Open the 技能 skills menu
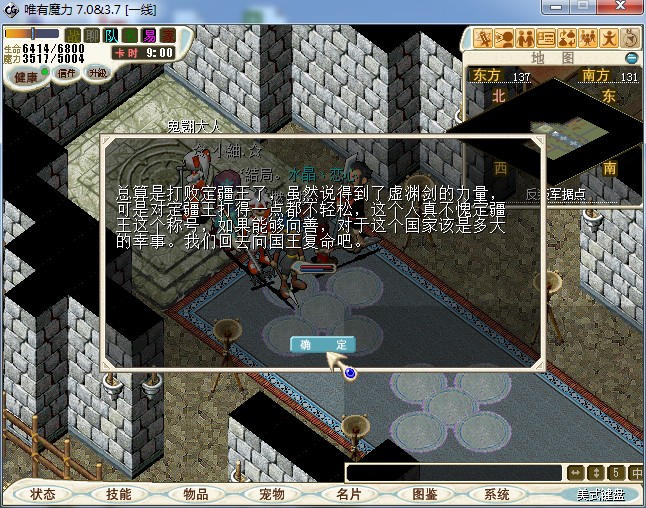The width and height of the screenshot is (646, 508). (119, 494)
